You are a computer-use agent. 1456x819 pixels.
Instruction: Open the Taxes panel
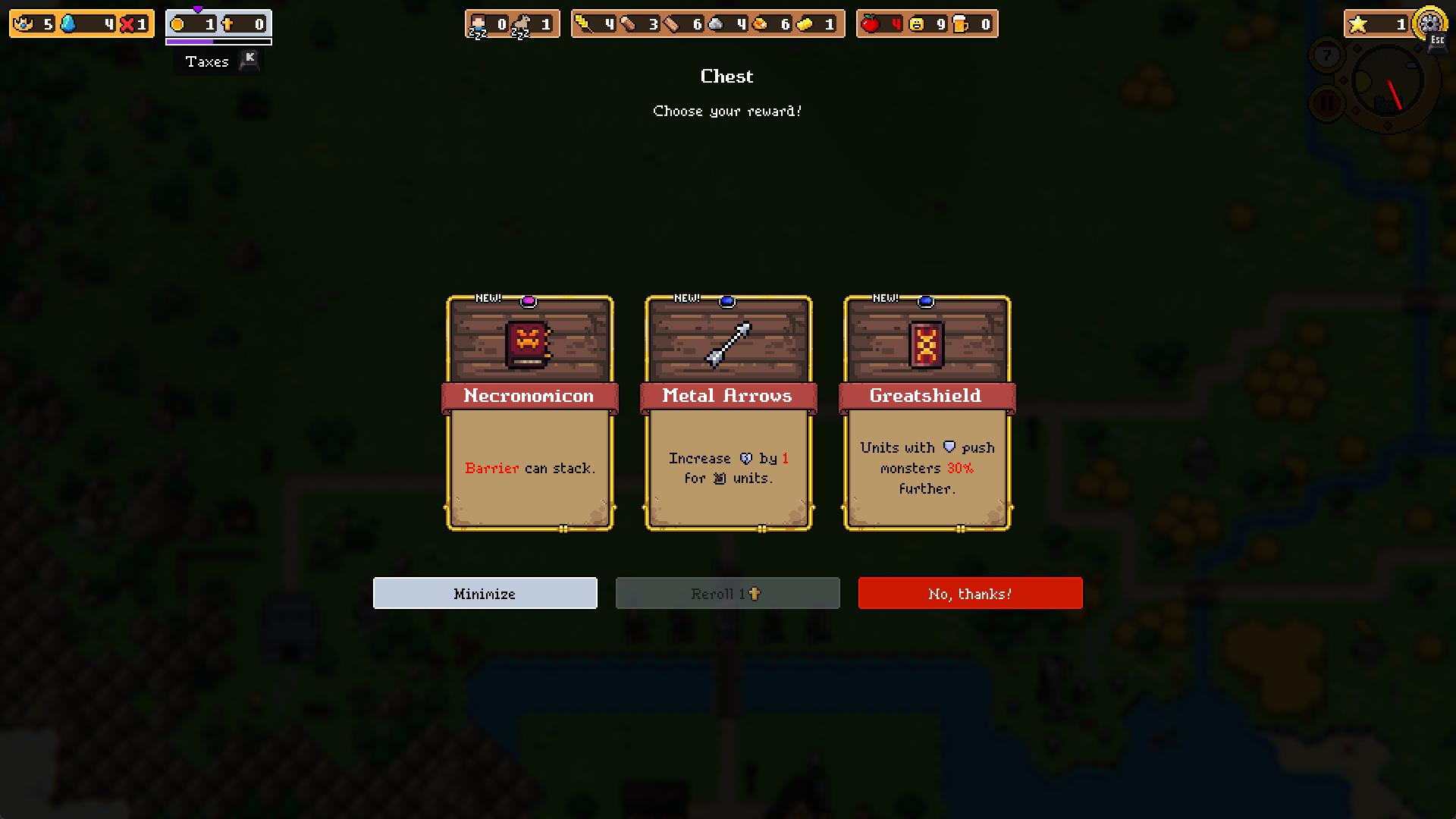click(206, 61)
